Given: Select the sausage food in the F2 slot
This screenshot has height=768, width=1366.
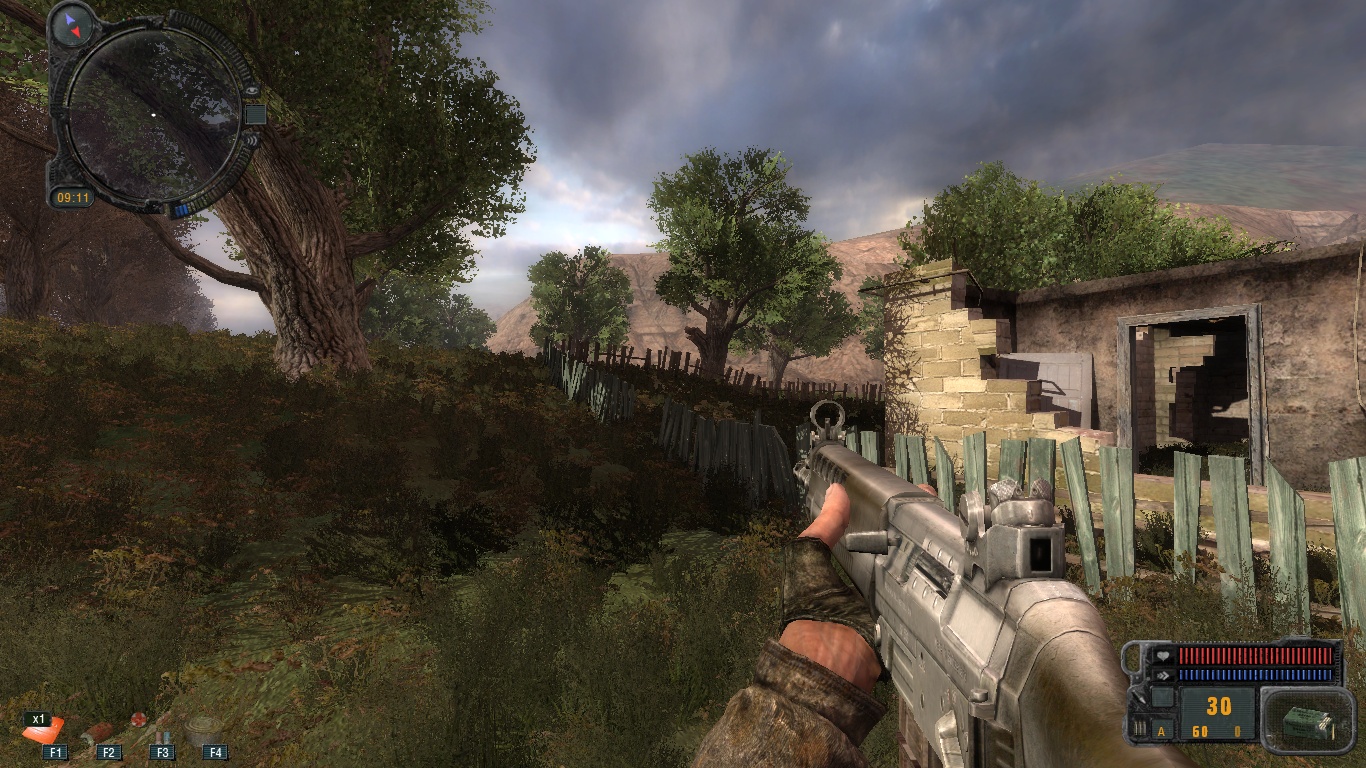Looking at the screenshot, I should tap(102, 733).
